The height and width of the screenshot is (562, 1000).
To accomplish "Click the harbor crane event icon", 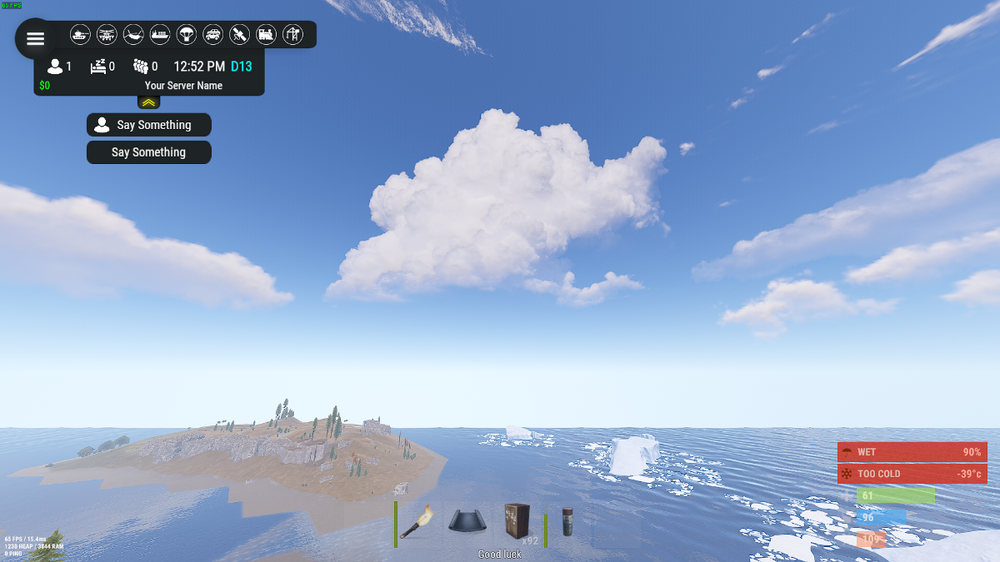I will pyautogui.click(x=293, y=35).
